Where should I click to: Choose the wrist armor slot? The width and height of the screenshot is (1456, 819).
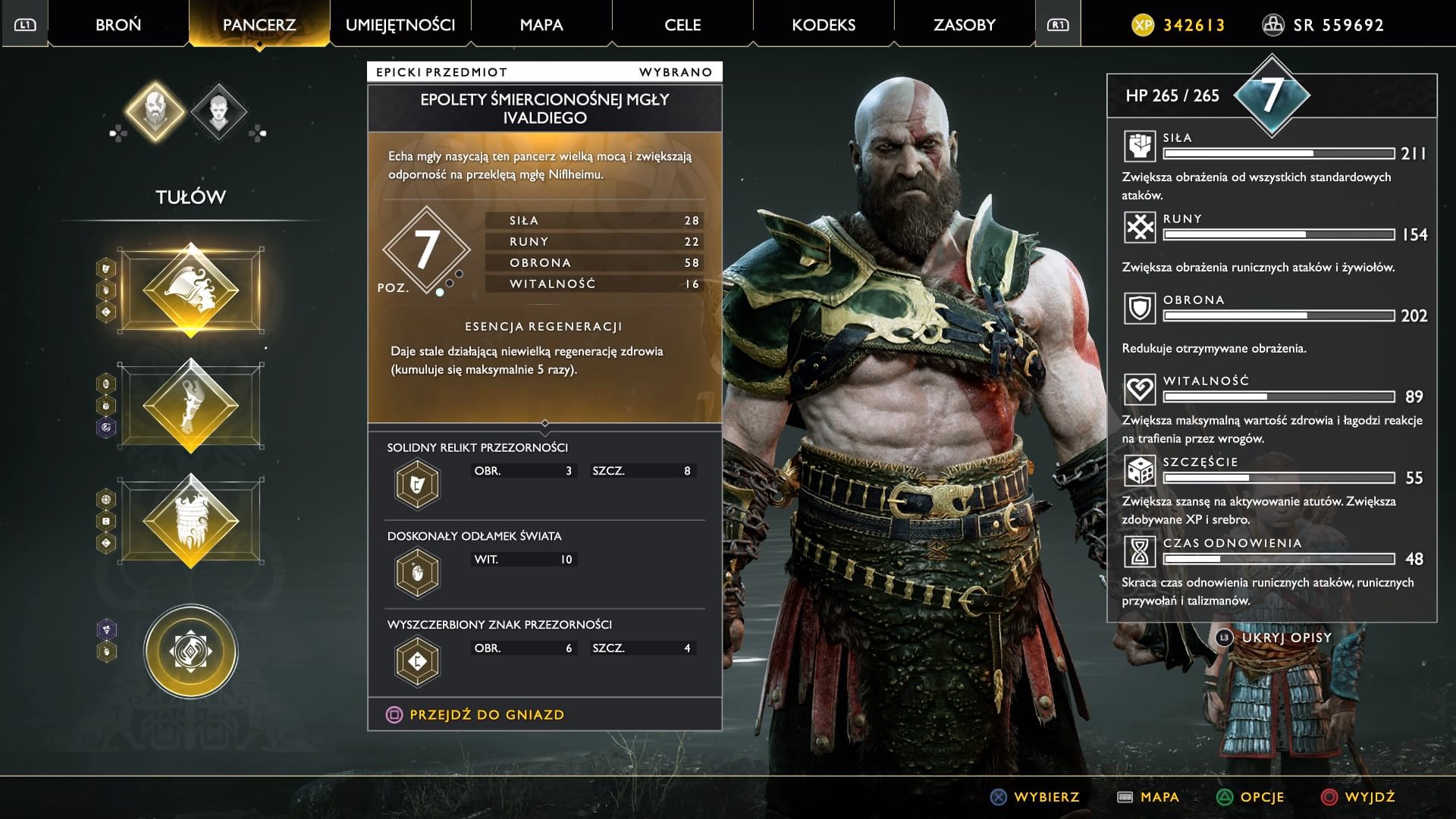[x=191, y=406]
